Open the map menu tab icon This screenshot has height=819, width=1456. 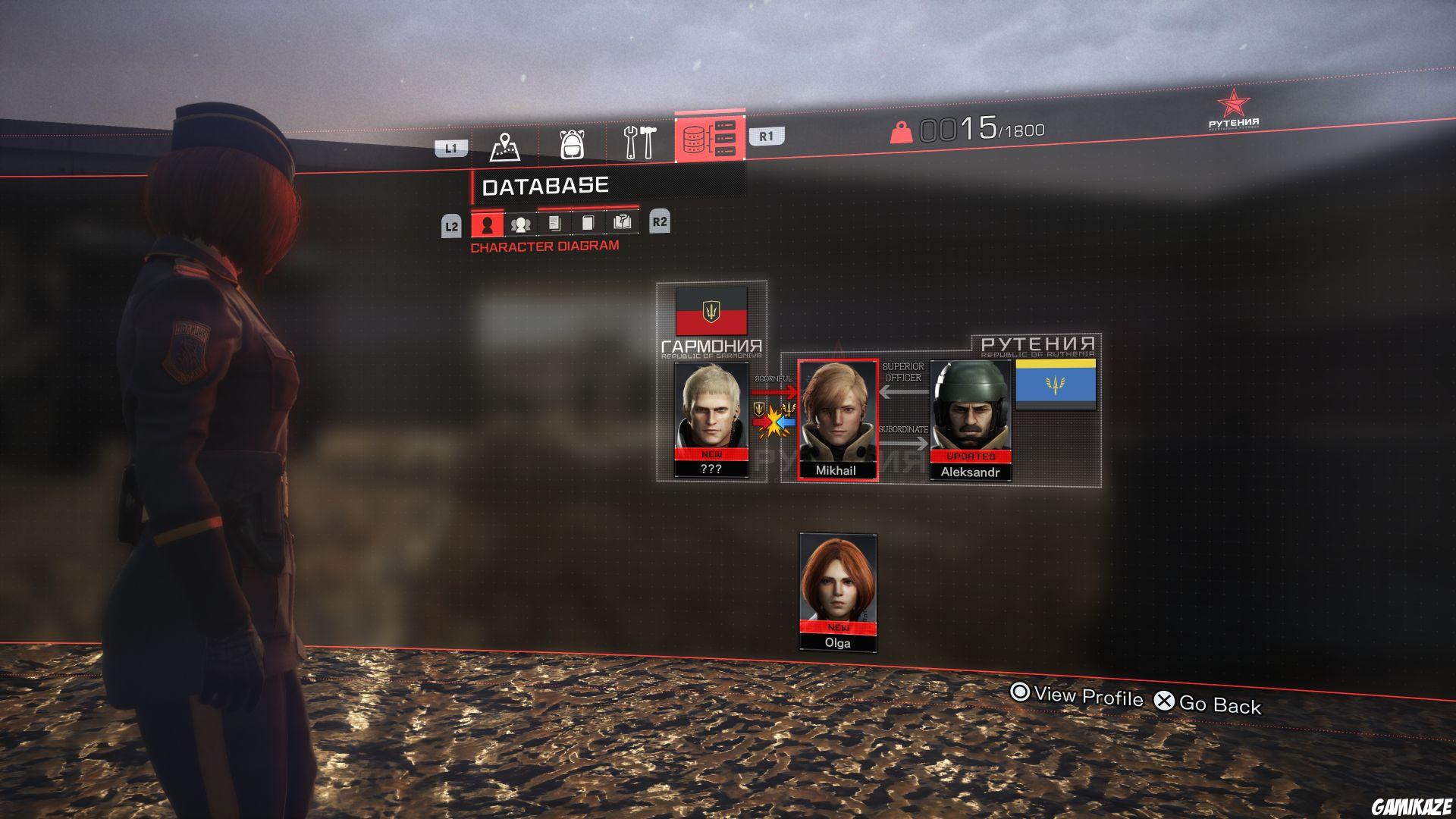click(x=507, y=144)
